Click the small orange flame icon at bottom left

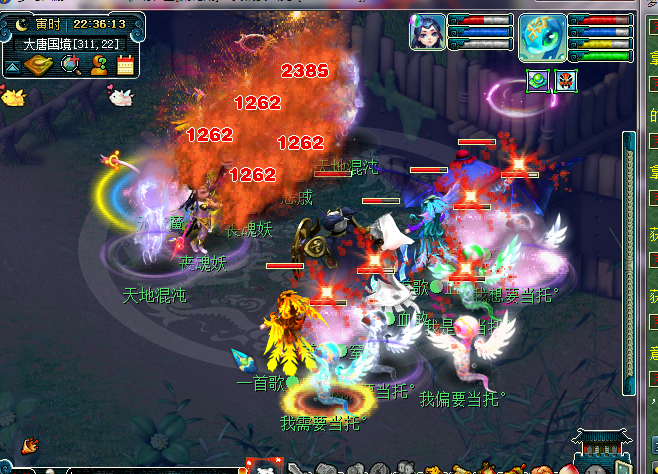(x=30, y=443)
